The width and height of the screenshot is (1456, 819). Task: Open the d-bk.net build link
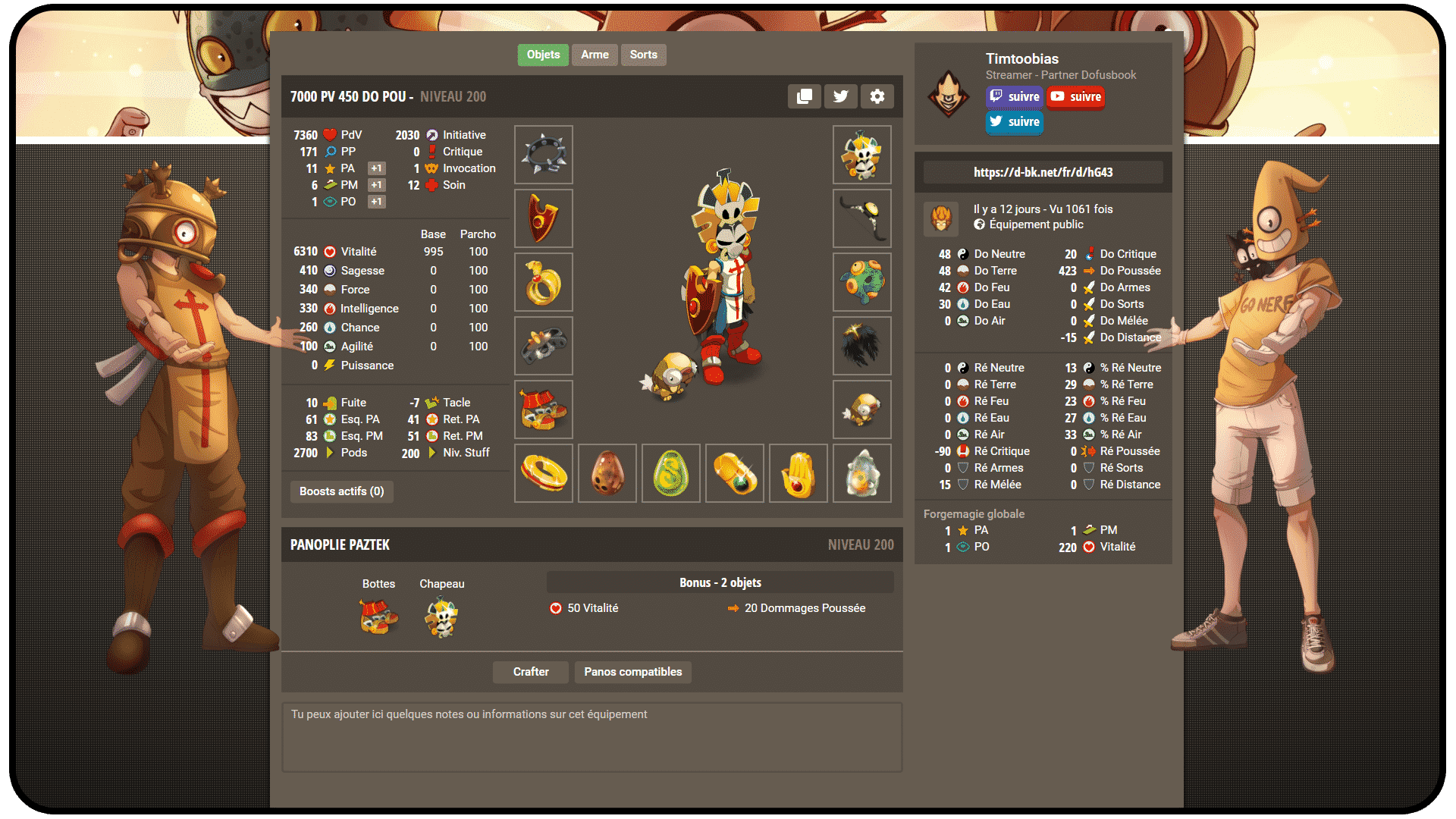(x=1043, y=172)
